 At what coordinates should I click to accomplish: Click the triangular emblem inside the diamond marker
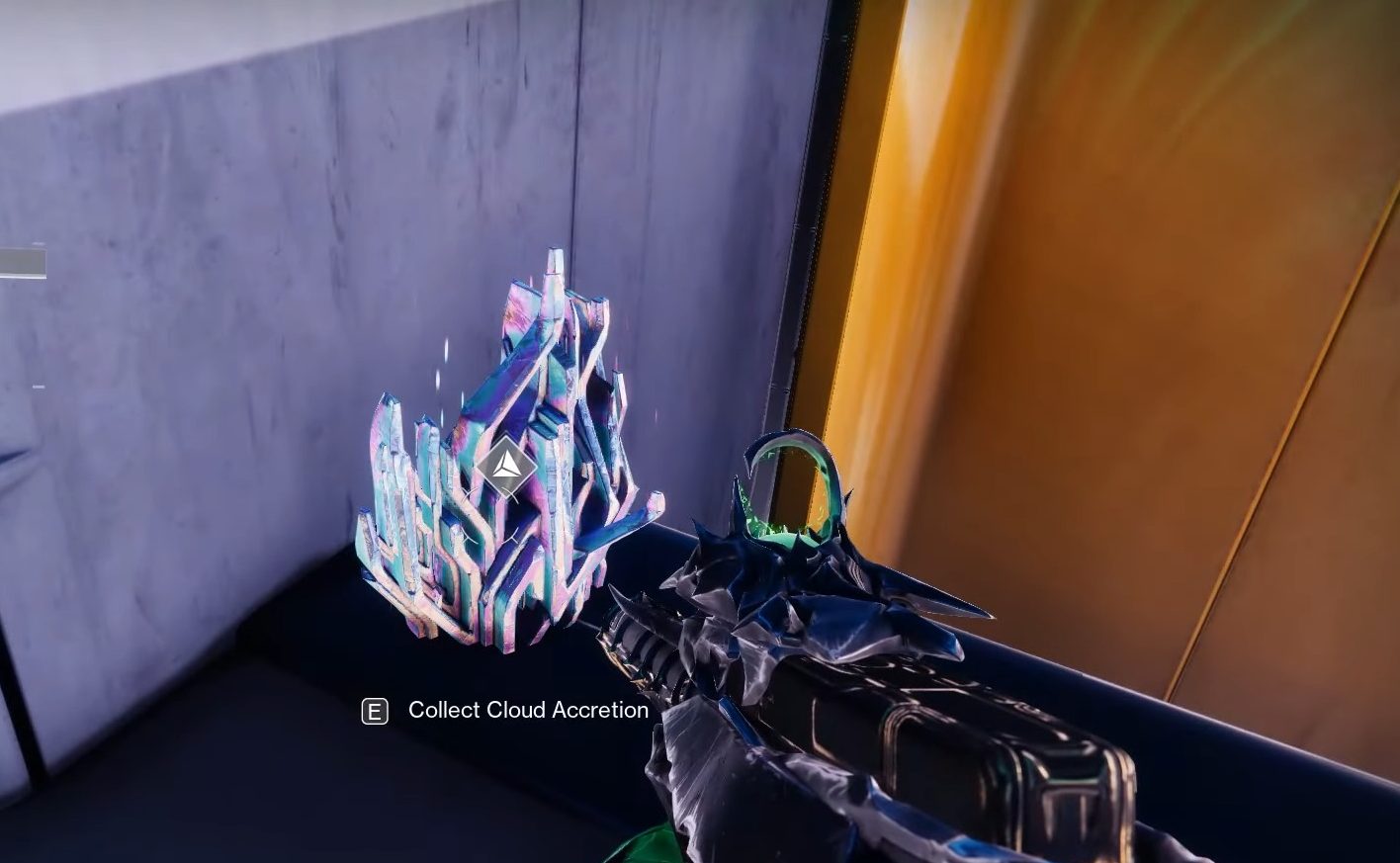pos(506,471)
